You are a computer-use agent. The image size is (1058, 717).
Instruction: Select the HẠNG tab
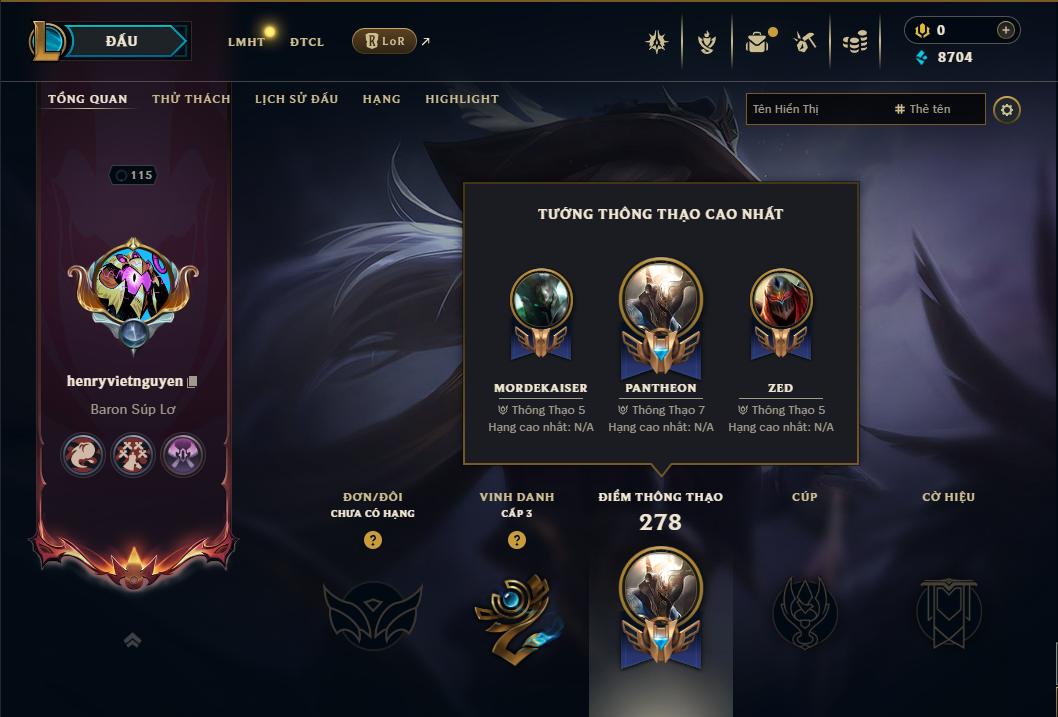click(381, 99)
